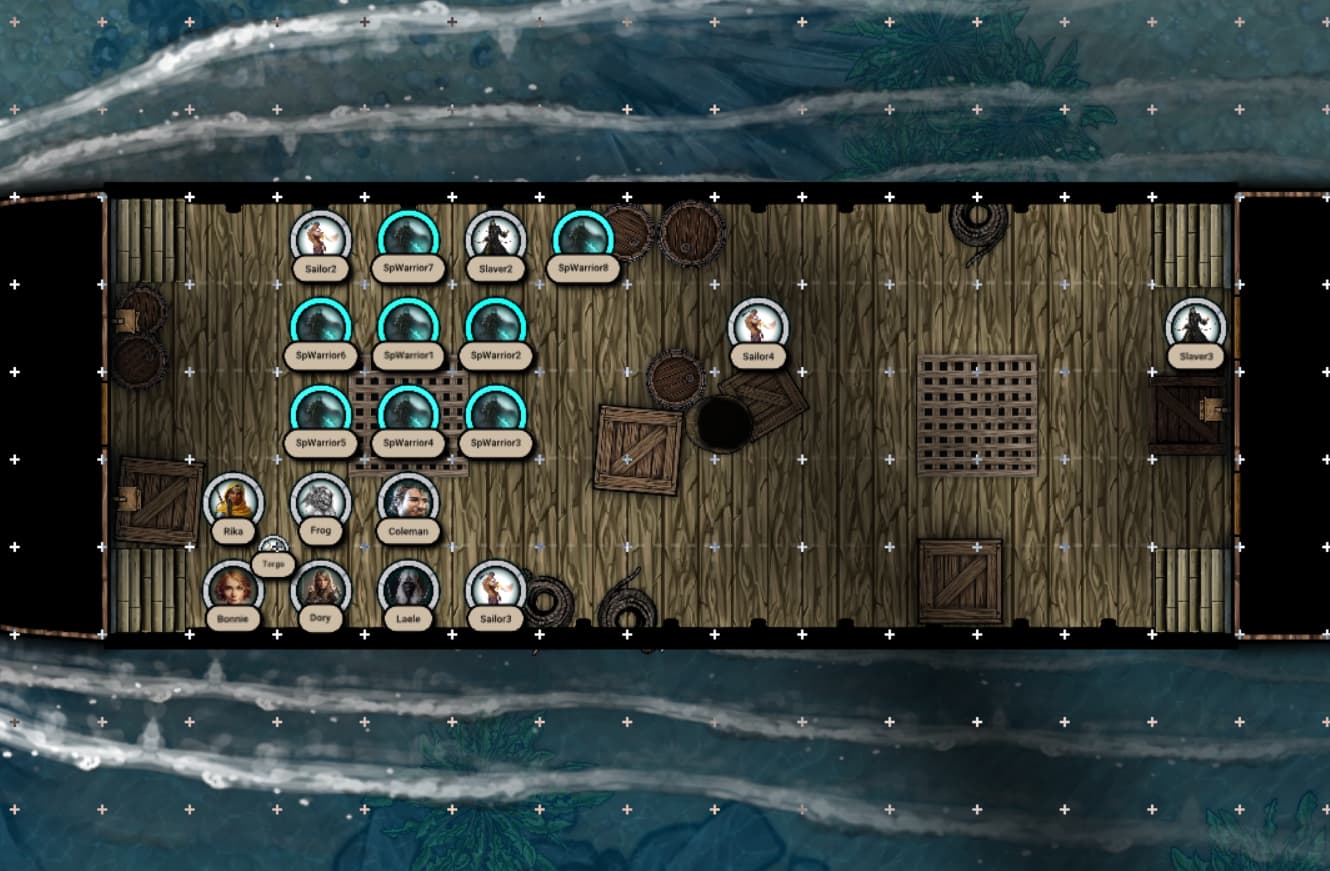The height and width of the screenshot is (871, 1330).
Task: Click the SpWarrior7 token
Action: 408,240
